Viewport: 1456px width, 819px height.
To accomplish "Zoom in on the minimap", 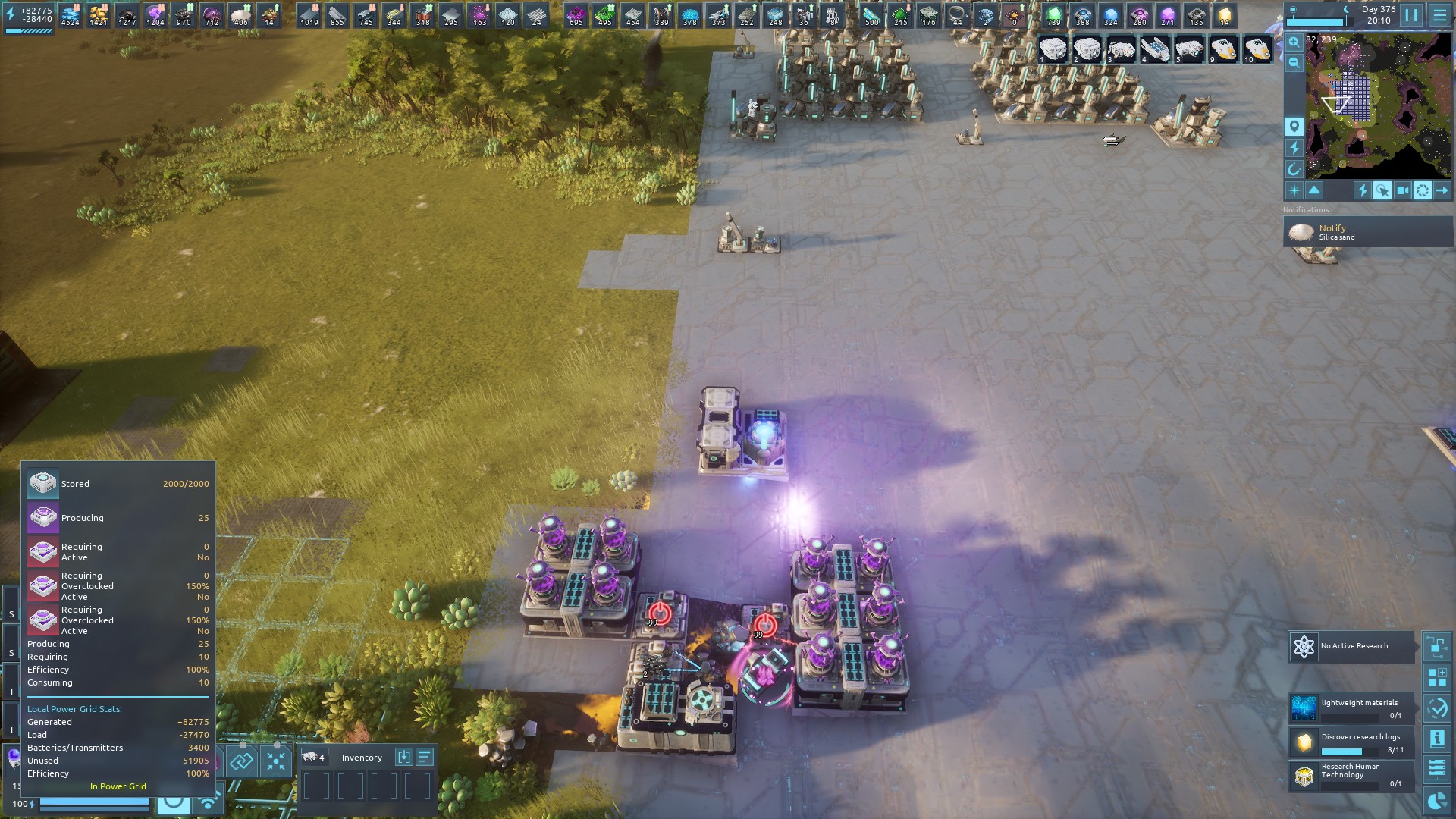I will [1294, 42].
